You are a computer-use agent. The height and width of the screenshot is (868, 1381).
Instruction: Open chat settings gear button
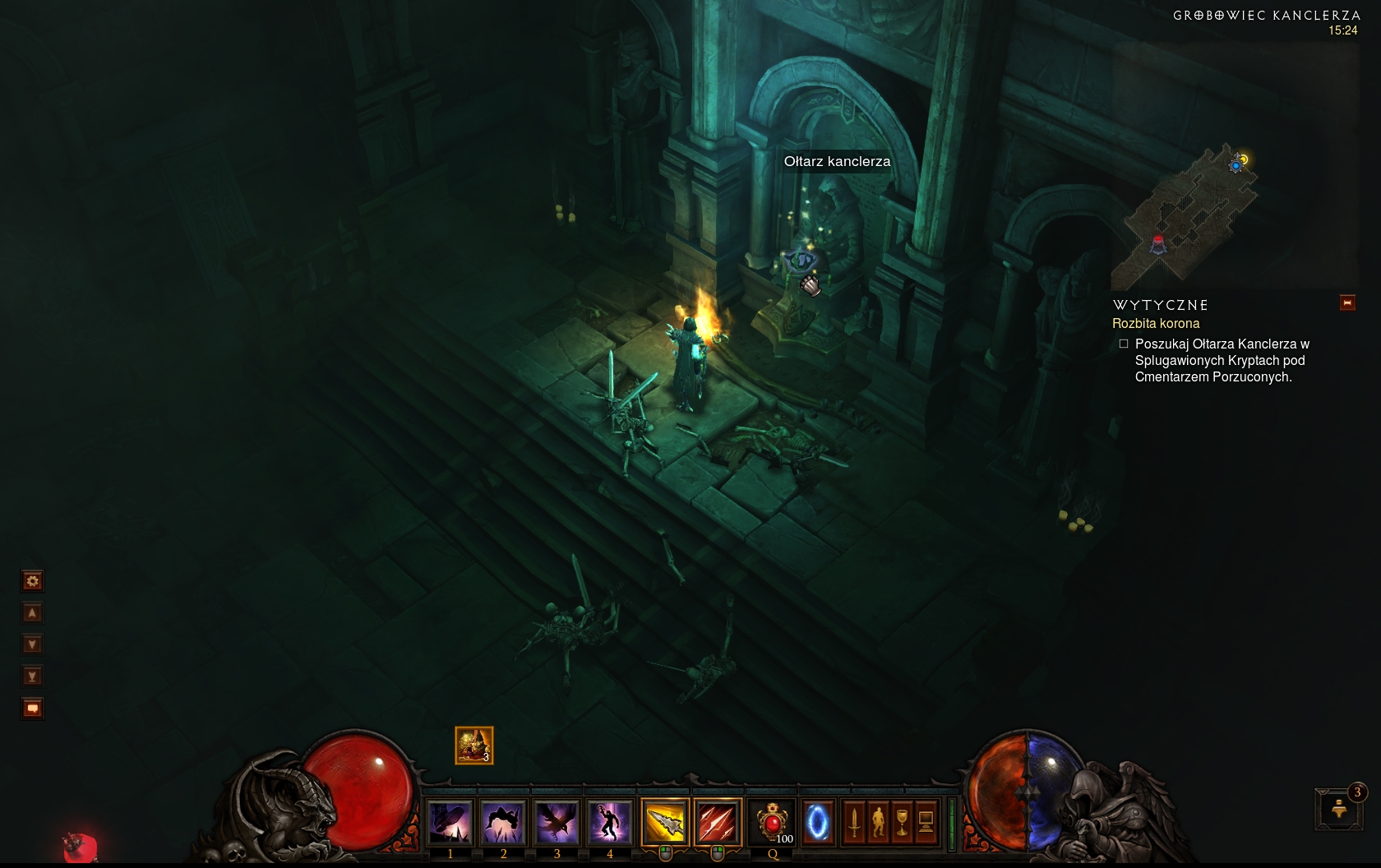click(32, 581)
